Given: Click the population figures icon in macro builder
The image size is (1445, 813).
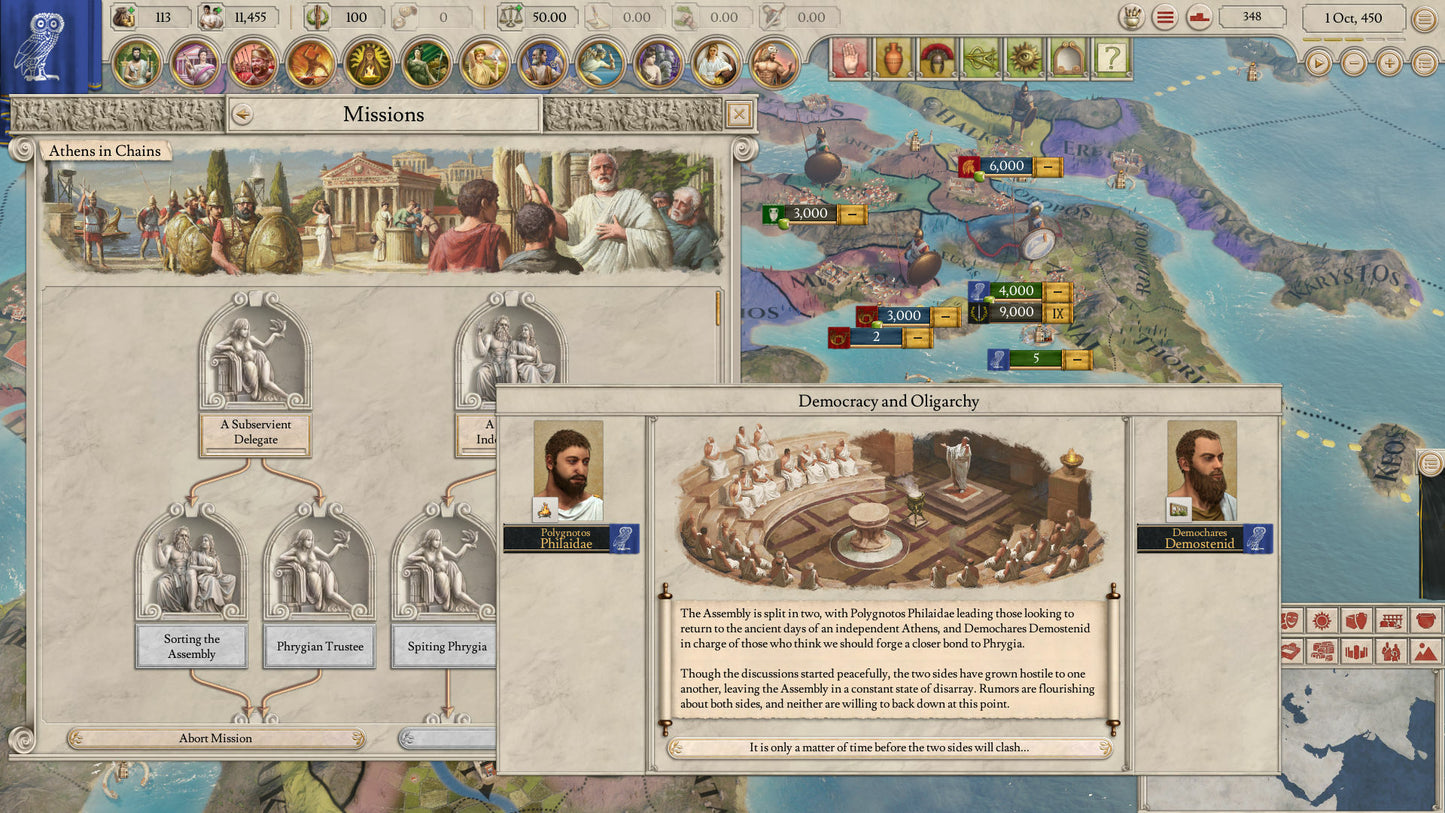Looking at the screenshot, I should [1390, 652].
